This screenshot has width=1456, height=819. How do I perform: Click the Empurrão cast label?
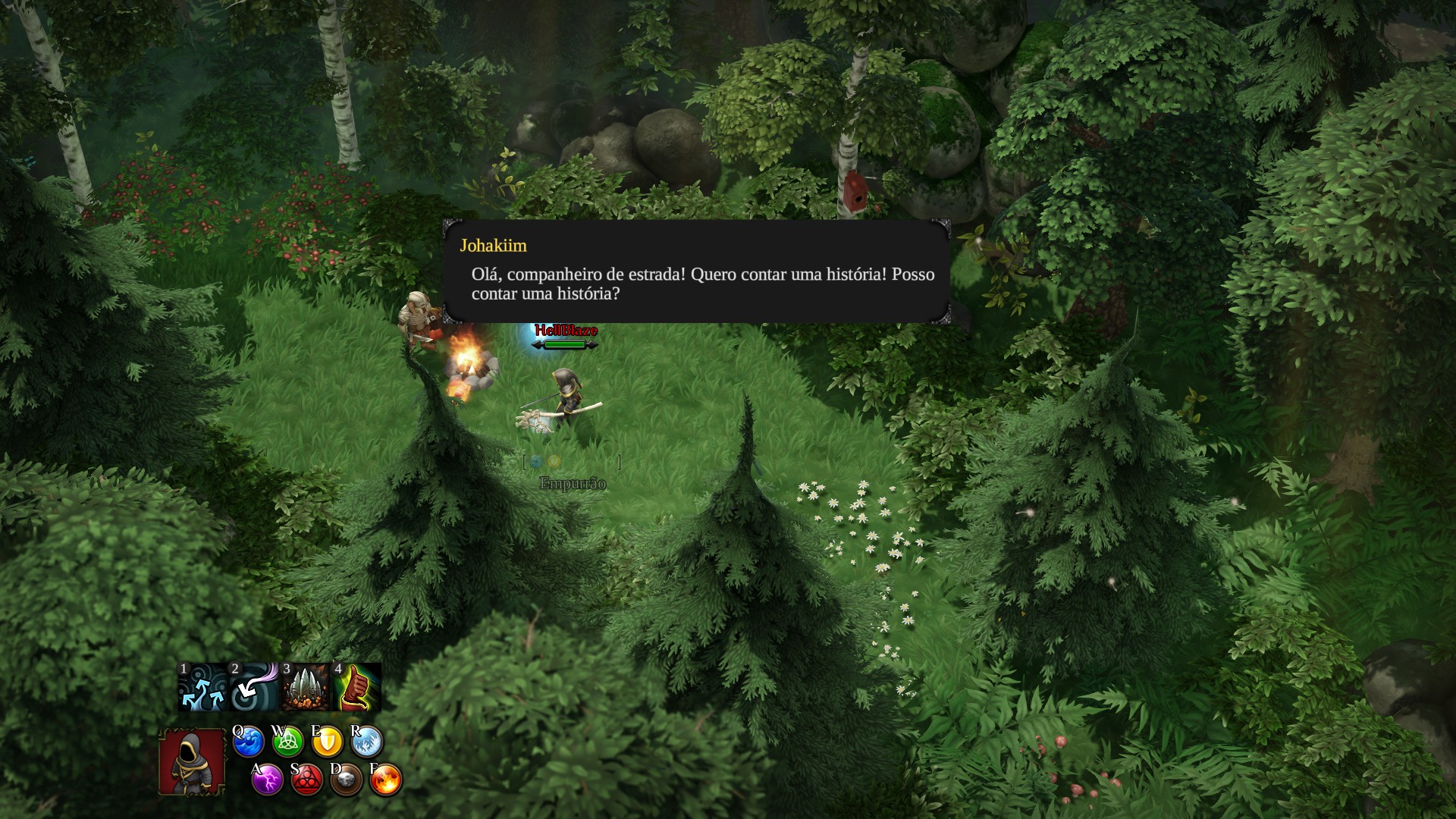click(573, 482)
